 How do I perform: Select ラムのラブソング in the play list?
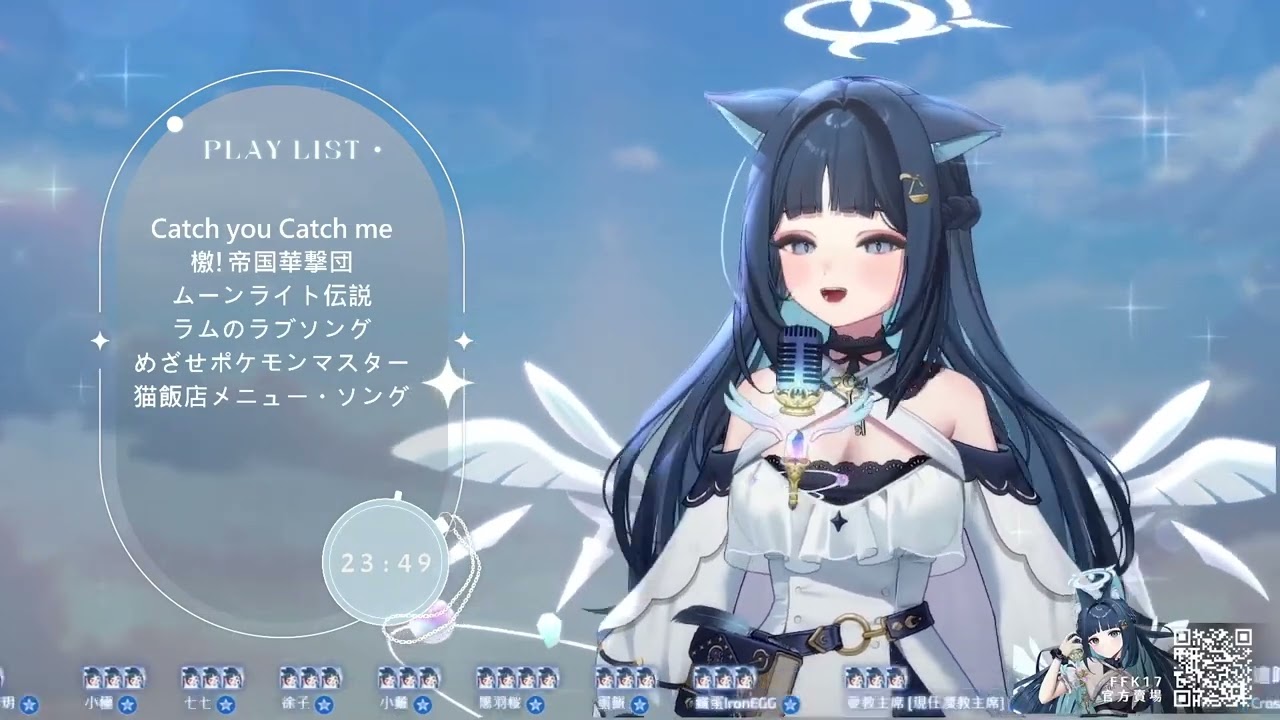[x=271, y=328]
